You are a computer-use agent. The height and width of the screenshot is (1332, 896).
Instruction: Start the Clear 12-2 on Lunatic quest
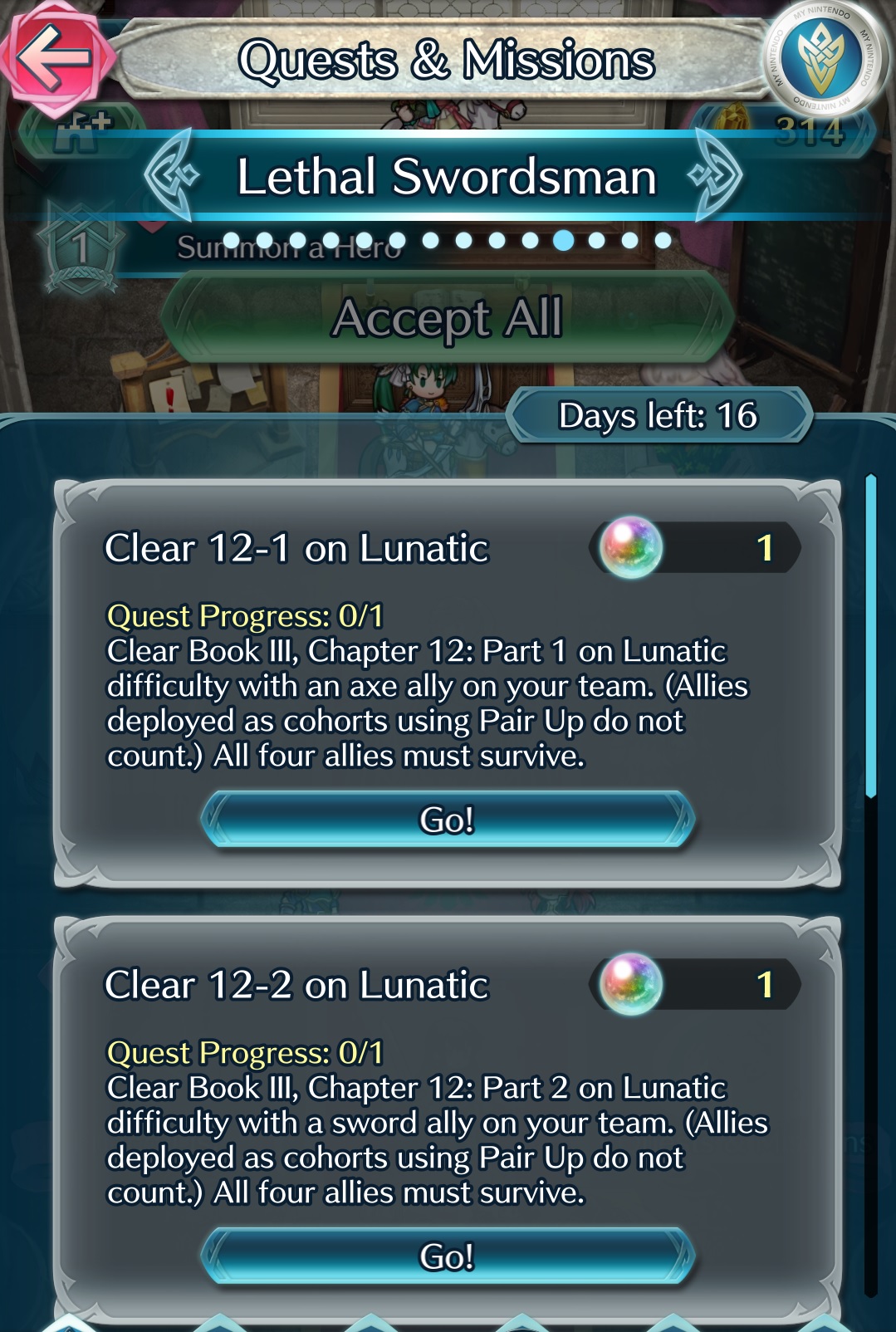coord(447,1256)
